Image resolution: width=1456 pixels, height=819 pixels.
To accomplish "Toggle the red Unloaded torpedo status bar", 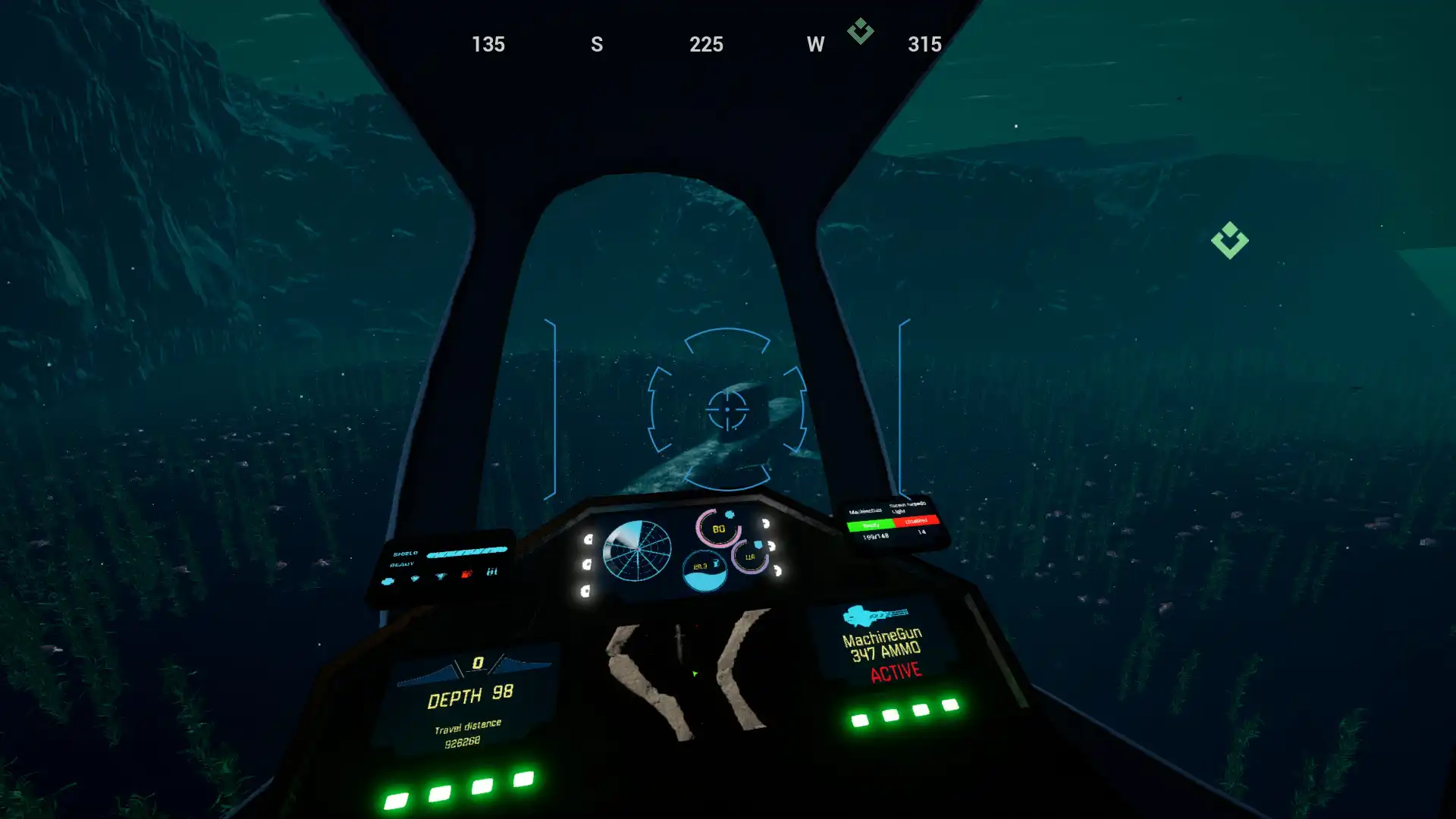I will pos(917,521).
